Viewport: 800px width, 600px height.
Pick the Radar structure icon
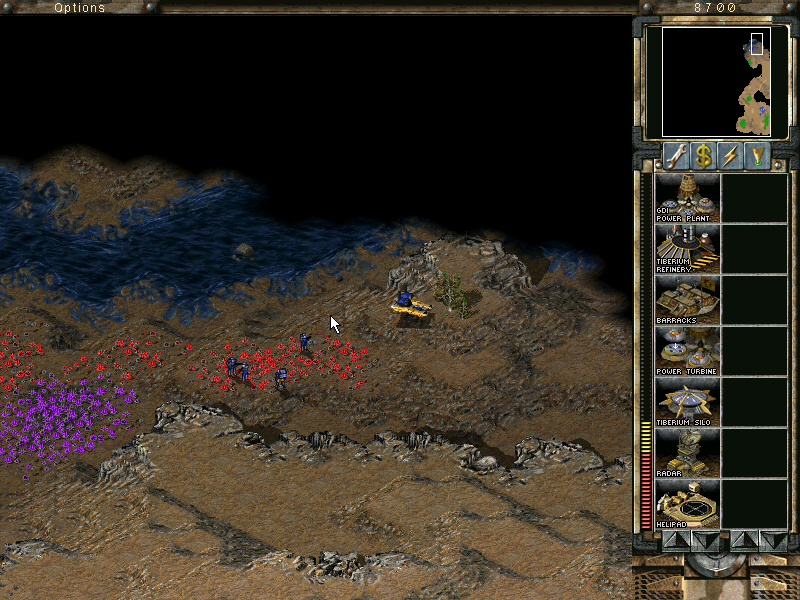click(687, 453)
